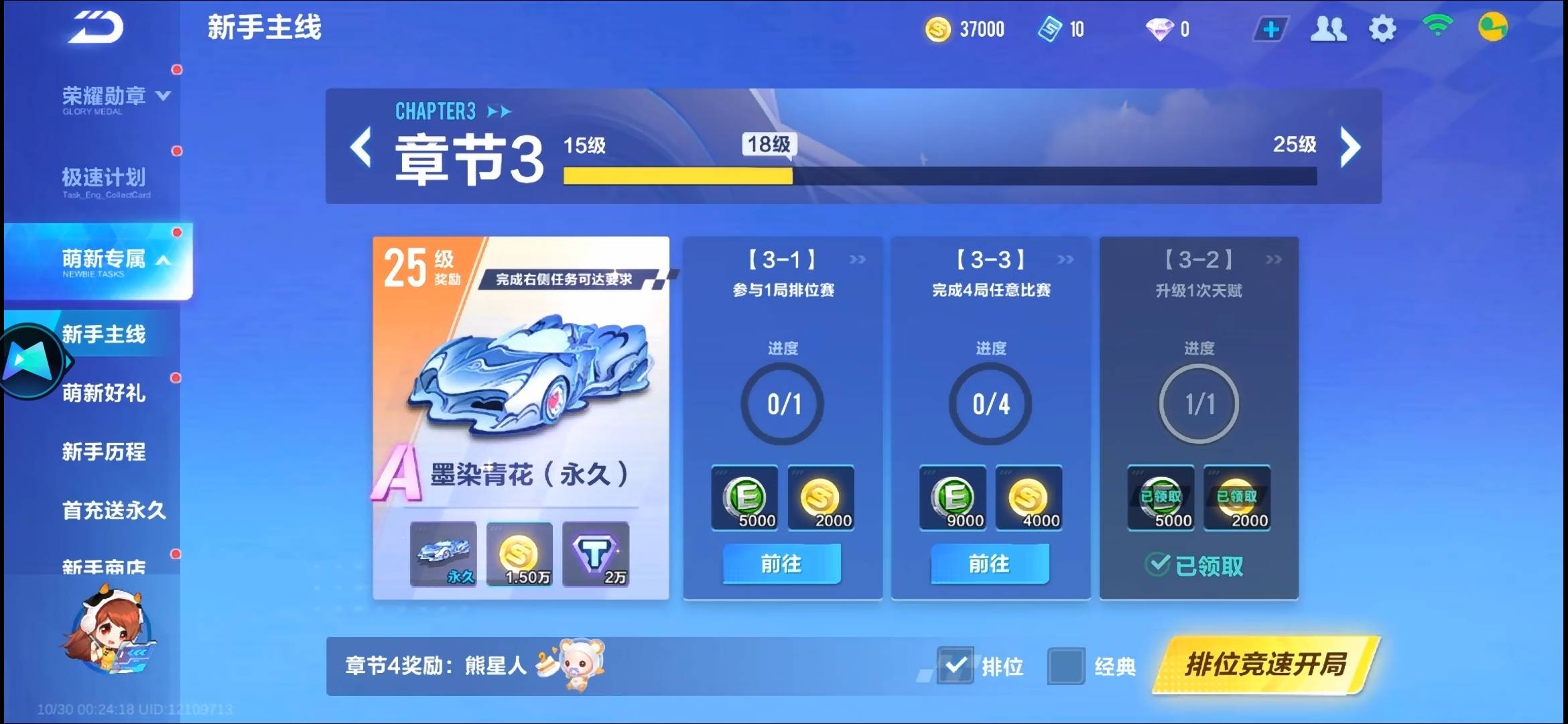Open the 萌新好礼 page
Screen dimensions: 1568x724
coord(104,393)
